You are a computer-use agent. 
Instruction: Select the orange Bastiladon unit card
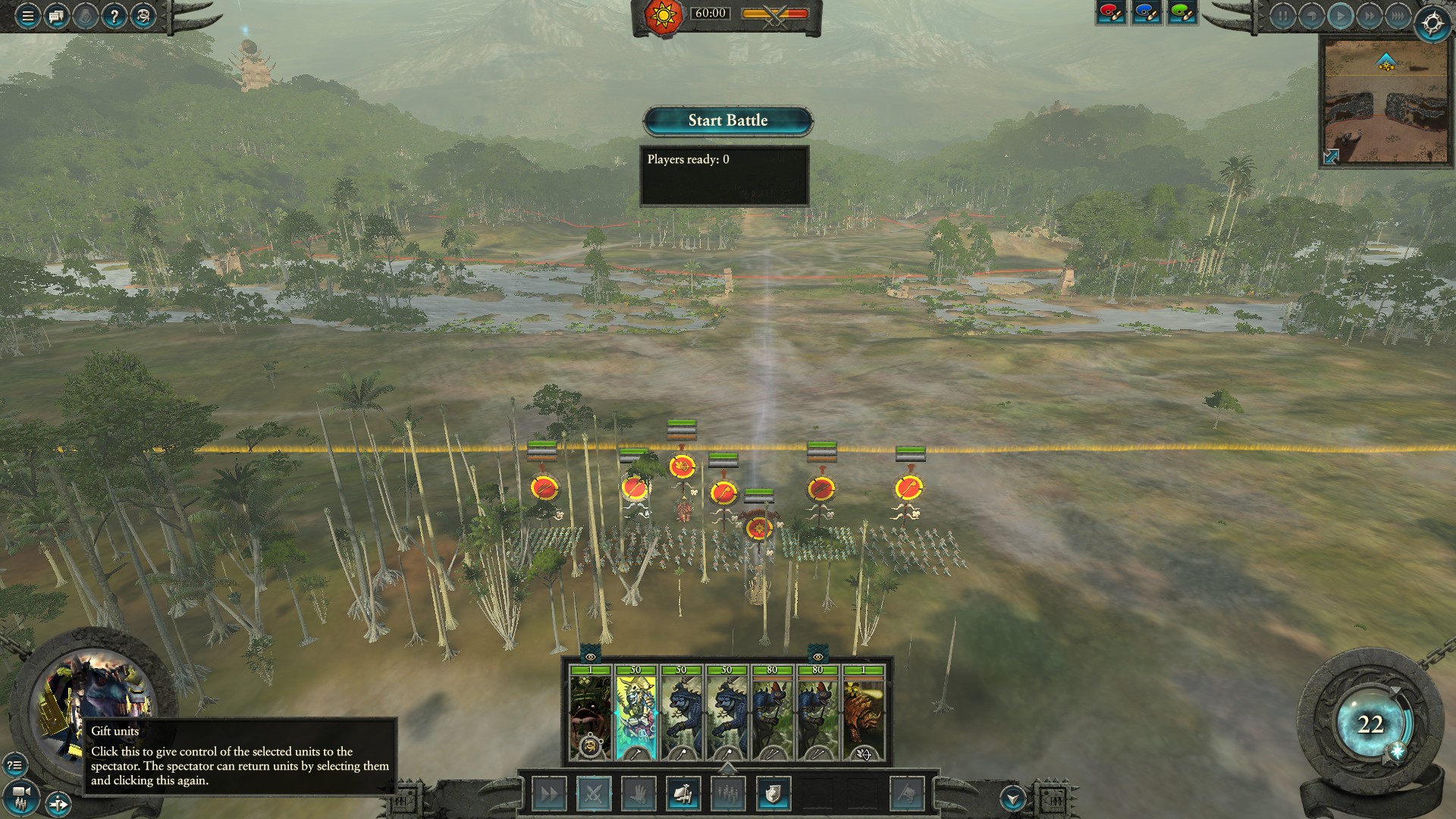click(x=863, y=713)
